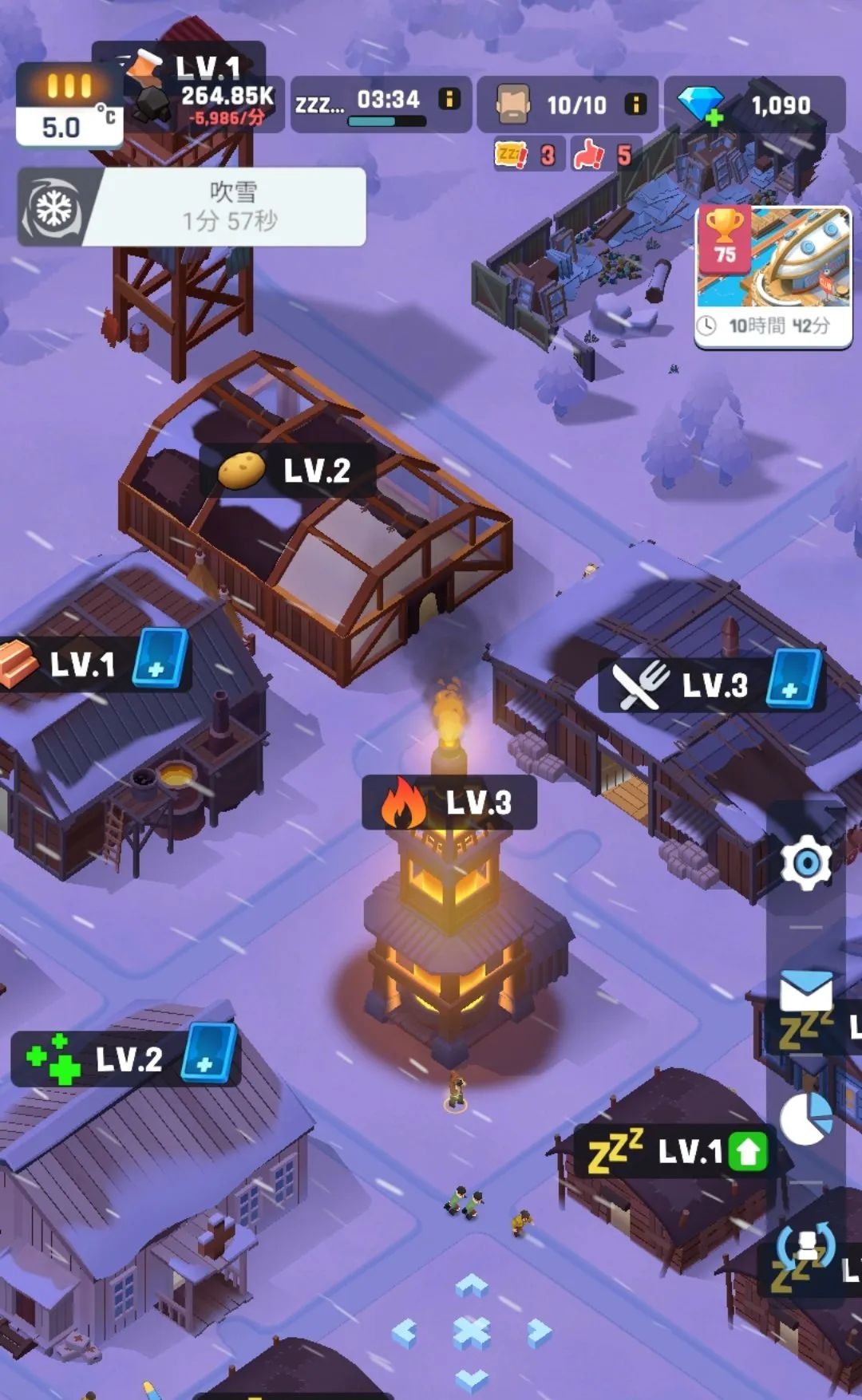The image size is (862, 1400).
Task: Select the potato farm LV.2 label
Action: click(286, 471)
